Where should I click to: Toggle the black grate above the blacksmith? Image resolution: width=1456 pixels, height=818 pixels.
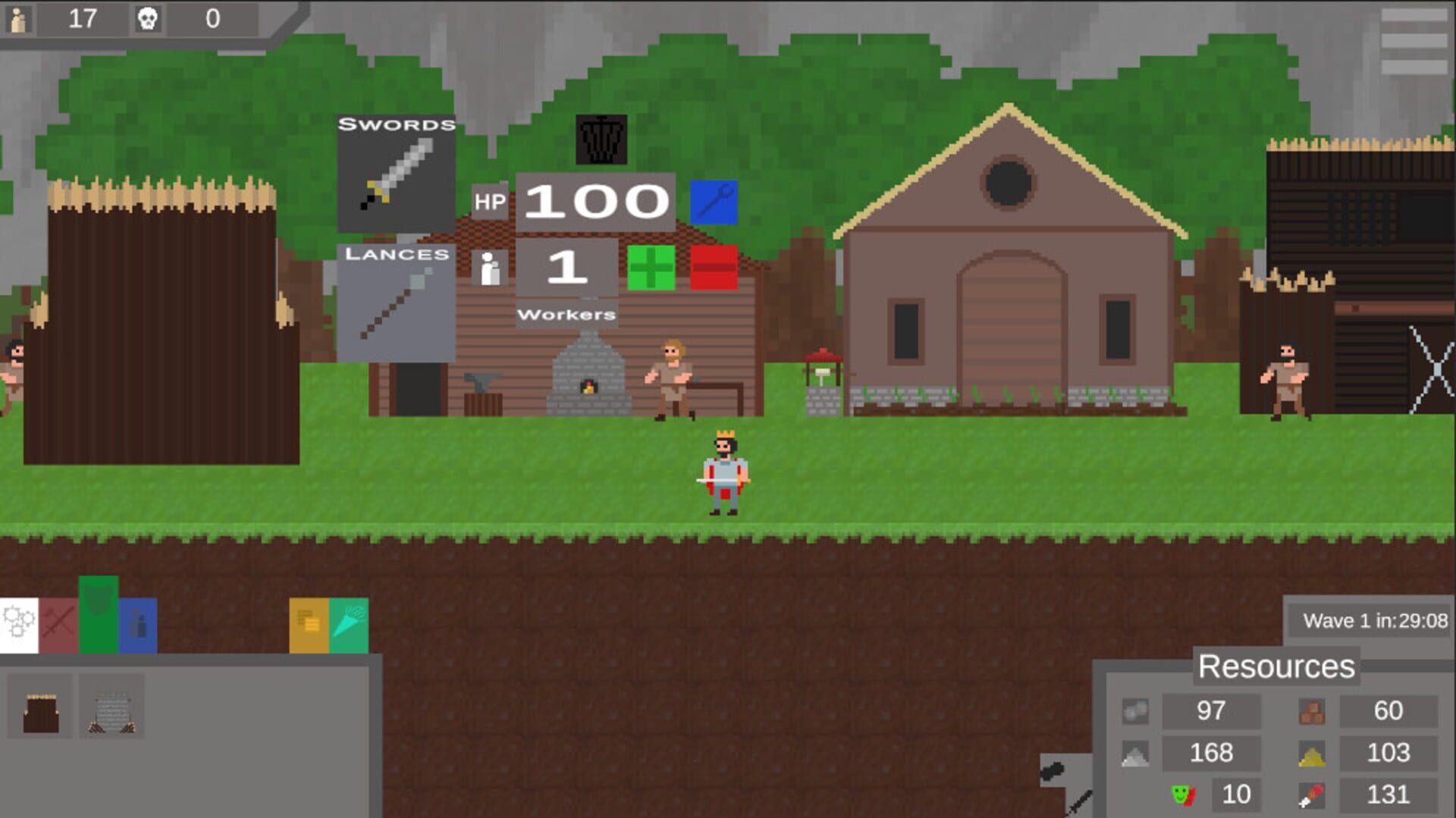(x=601, y=139)
